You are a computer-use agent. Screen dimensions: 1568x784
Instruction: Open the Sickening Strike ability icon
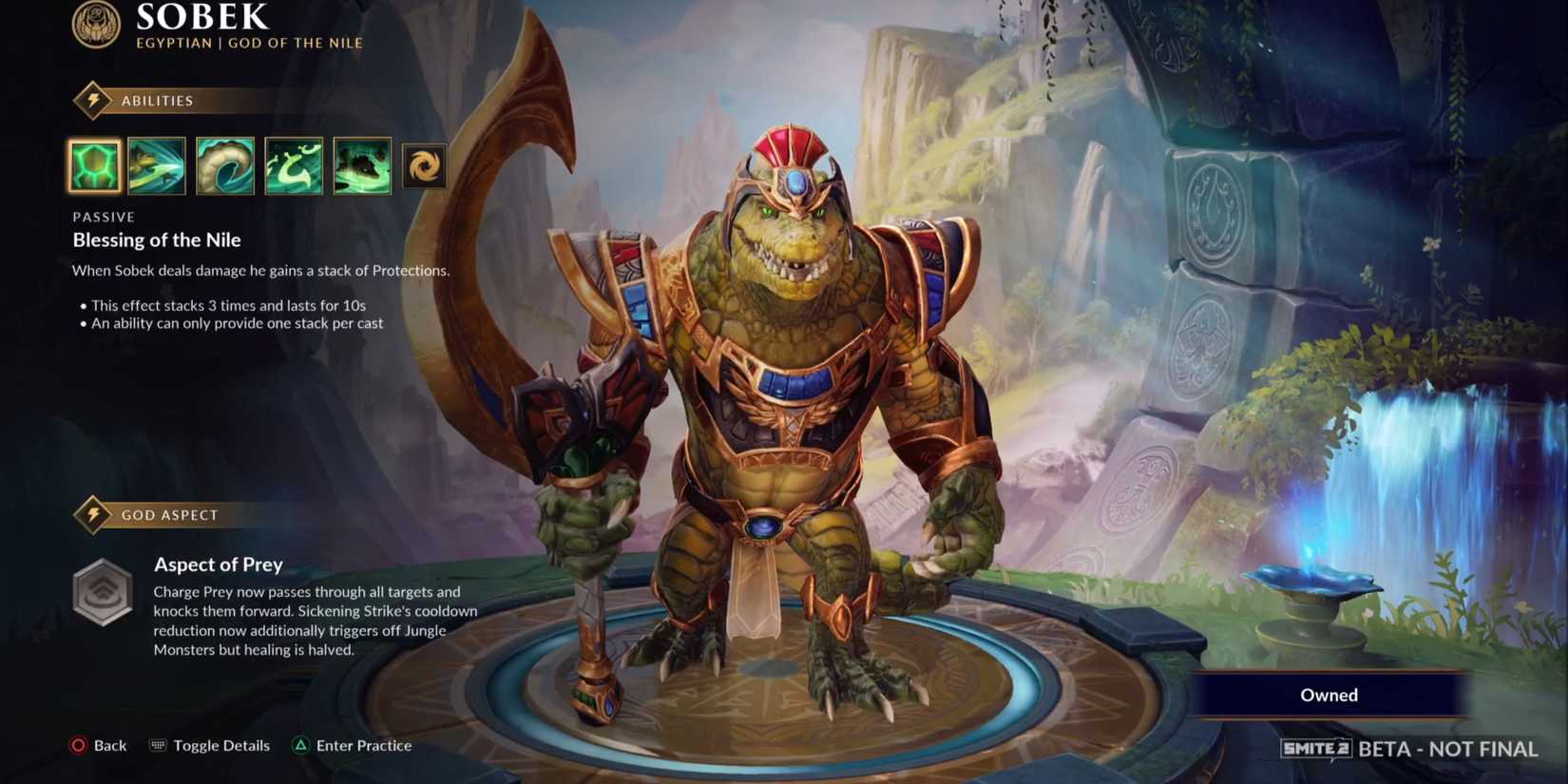click(293, 165)
